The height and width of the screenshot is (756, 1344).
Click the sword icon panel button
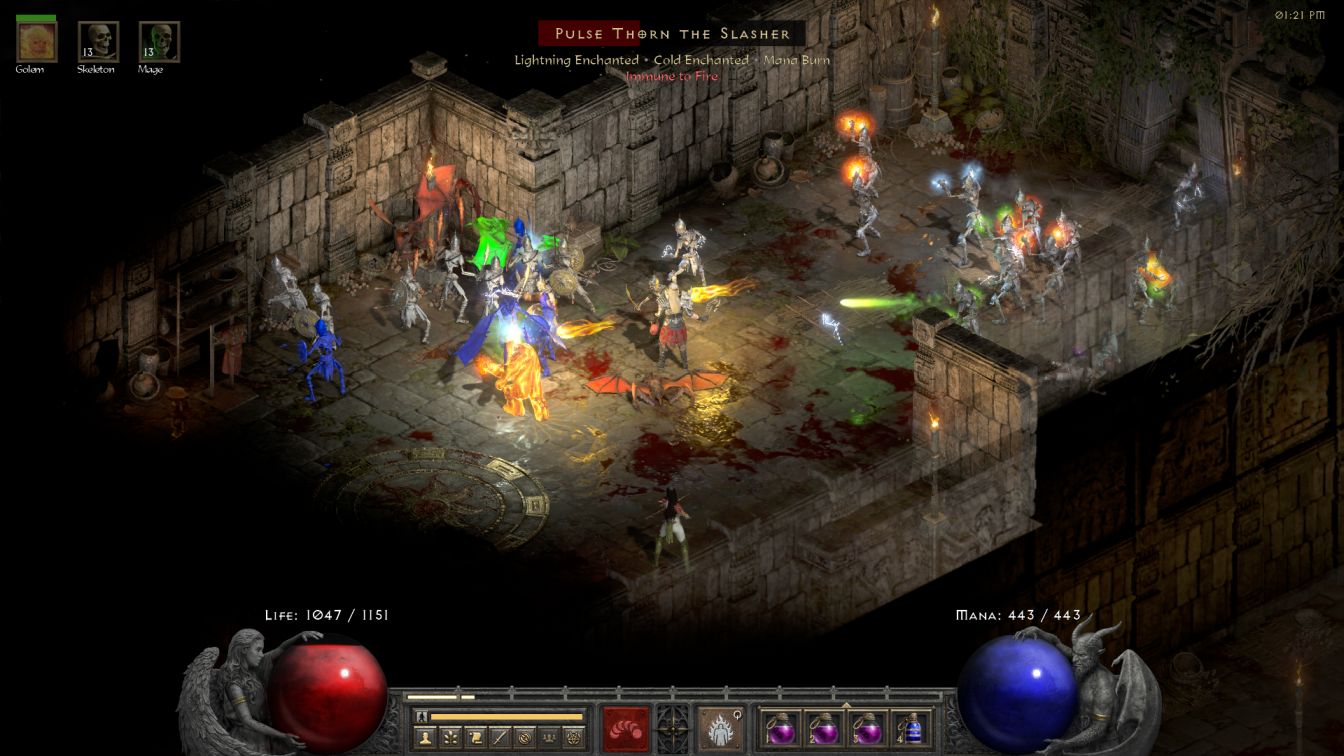(499, 738)
